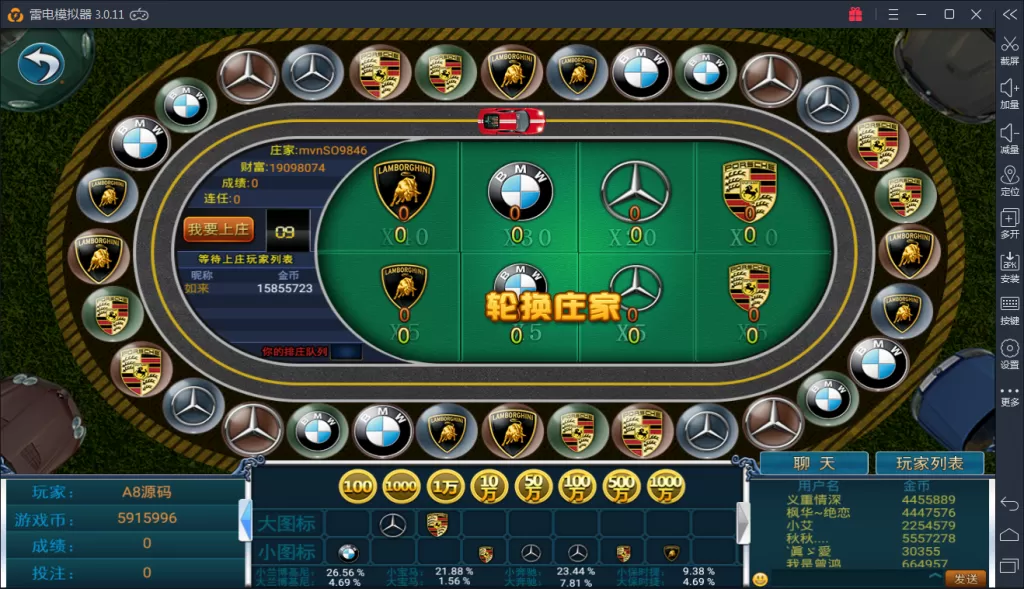The width and height of the screenshot is (1024, 589).
Task: Open the chat emoji picker
Action: 760,579
